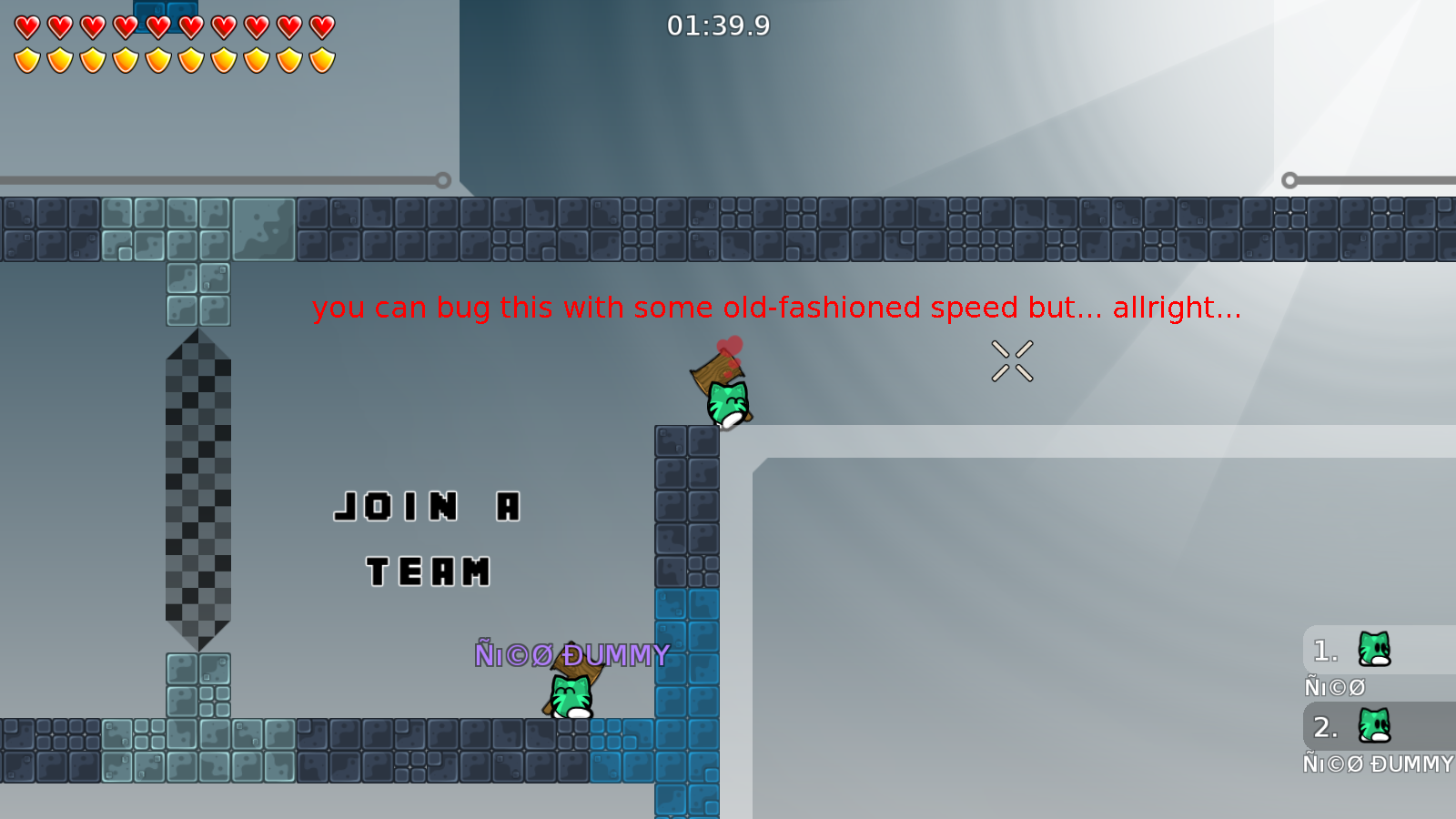Viewport: 1456px width, 819px height.
Task: Select the name Ñı©Ø in the scoreboard
Action: tap(1335, 687)
